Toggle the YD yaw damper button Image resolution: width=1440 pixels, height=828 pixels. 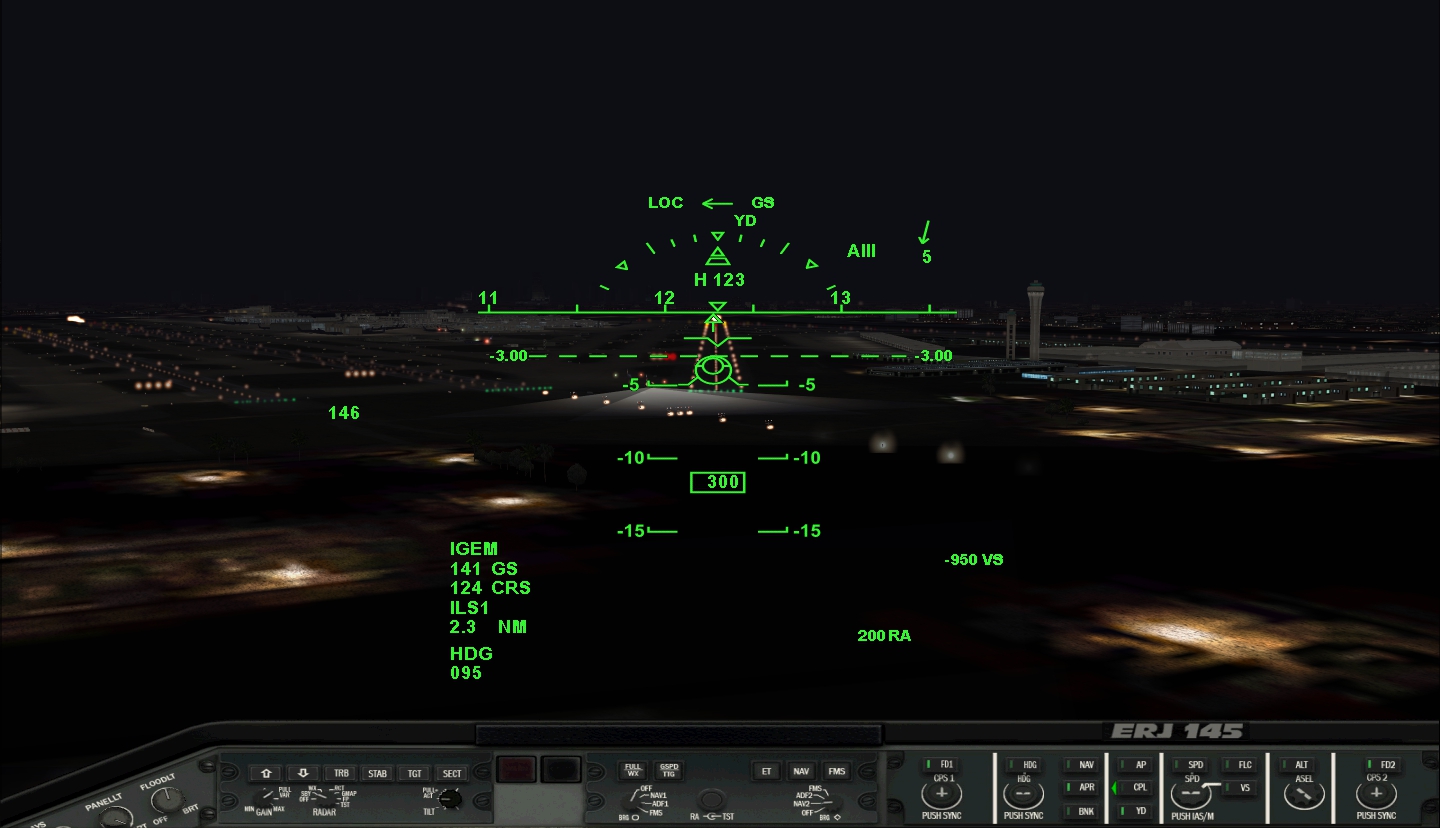[x=1138, y=811]
